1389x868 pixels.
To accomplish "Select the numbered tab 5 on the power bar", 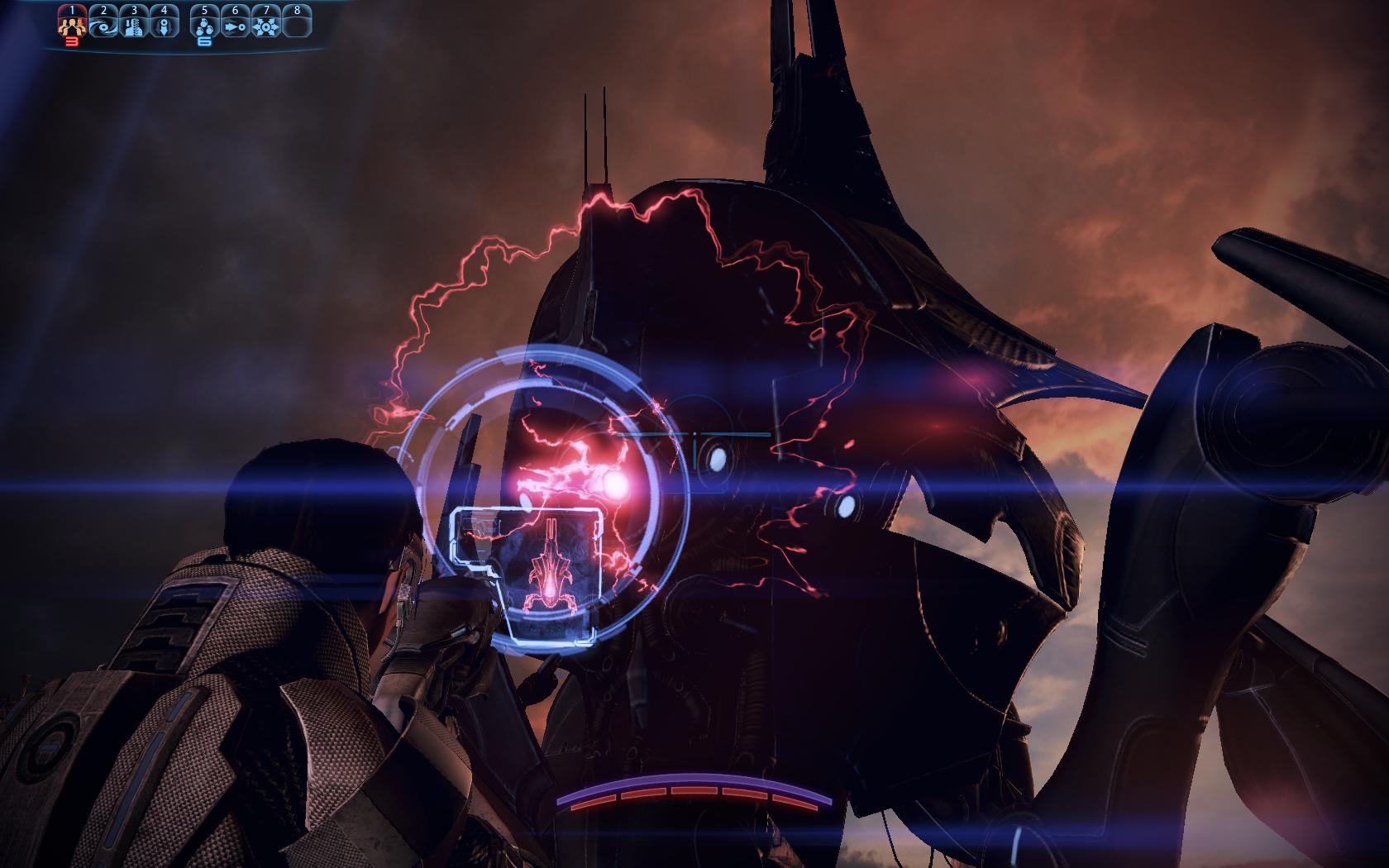I will tap(205, 10).
